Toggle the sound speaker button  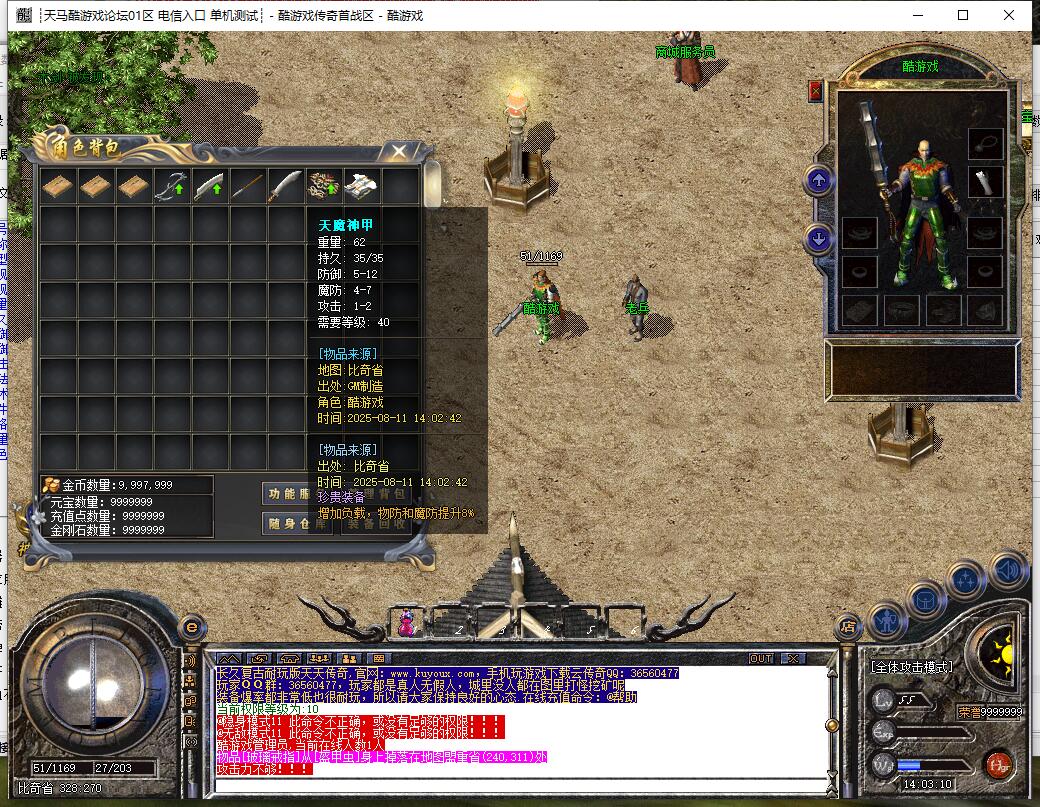[1009, 569]
